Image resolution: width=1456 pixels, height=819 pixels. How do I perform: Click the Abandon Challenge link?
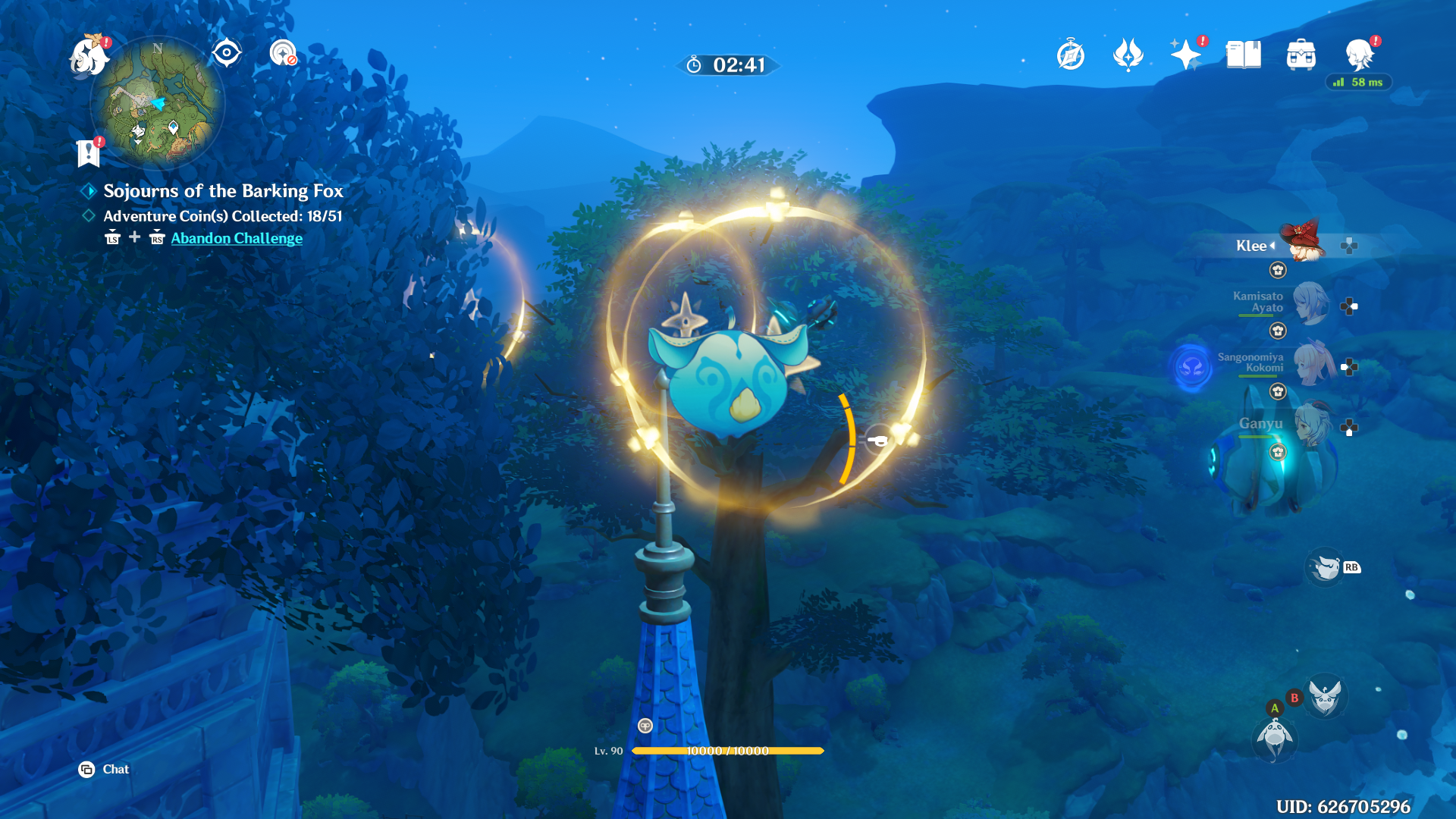236,237
